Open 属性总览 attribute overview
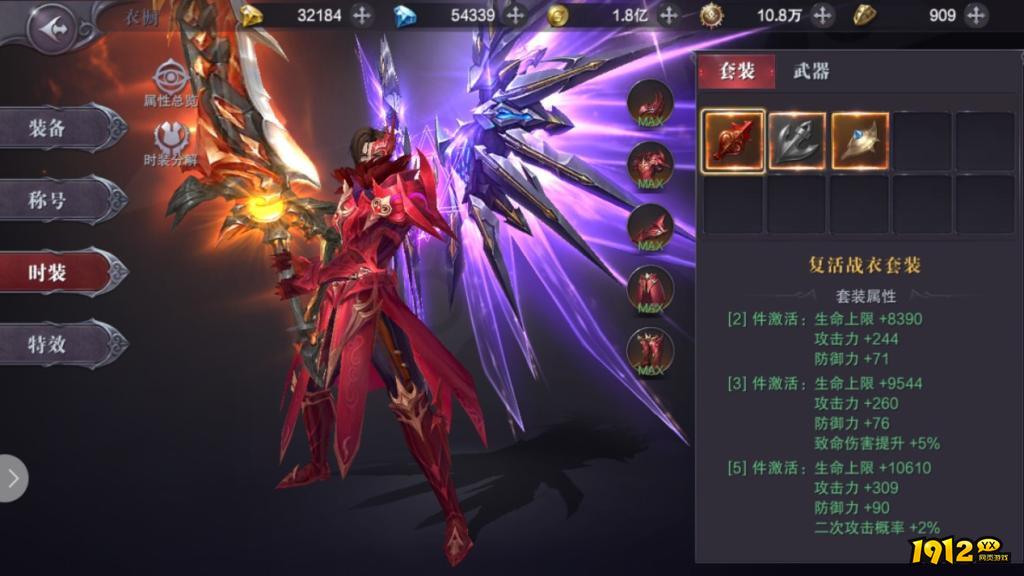This screenshot has width=1024, height=576. coord(170,82)
